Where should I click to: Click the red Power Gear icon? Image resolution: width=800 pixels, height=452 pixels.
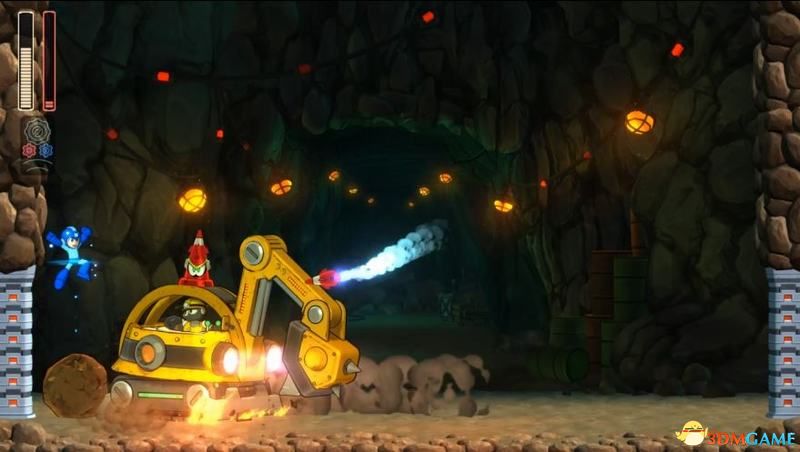[29, 151]
